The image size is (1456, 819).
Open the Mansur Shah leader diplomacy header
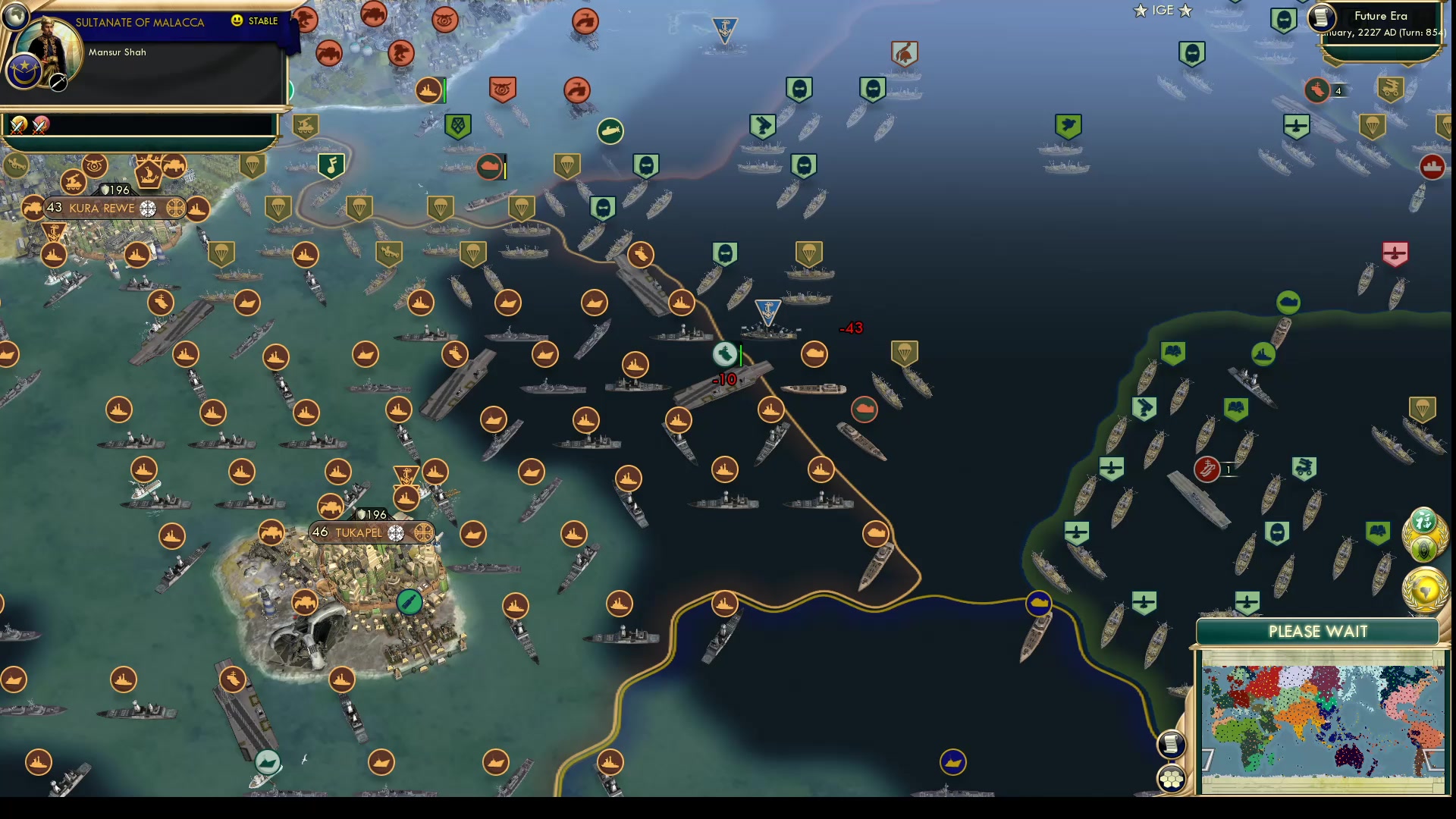coord(118,52)
